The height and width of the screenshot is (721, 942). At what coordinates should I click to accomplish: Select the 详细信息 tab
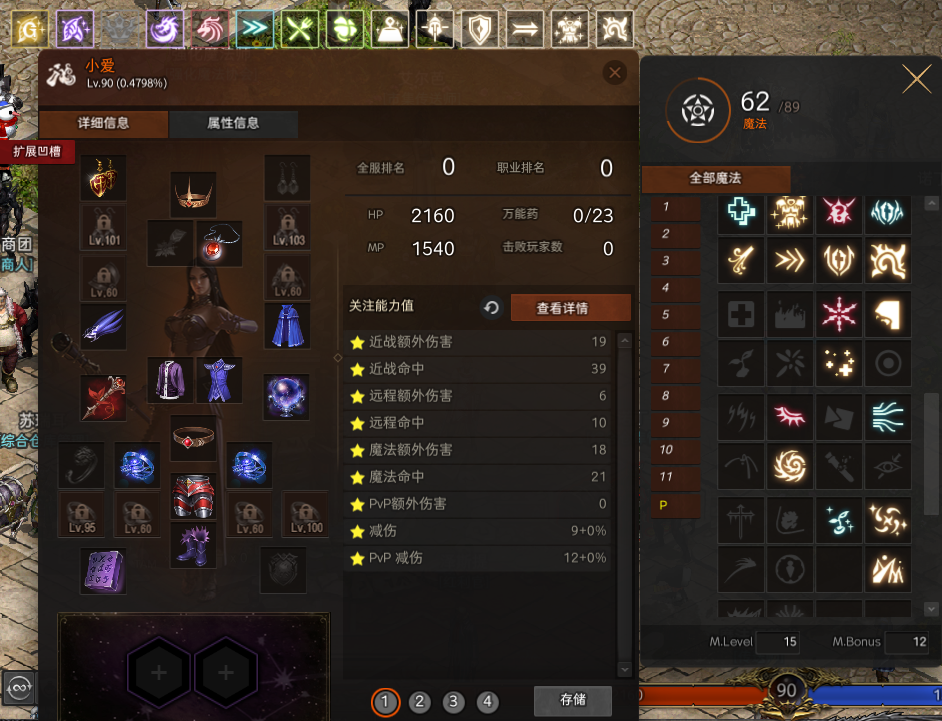(x=103, y=124)
